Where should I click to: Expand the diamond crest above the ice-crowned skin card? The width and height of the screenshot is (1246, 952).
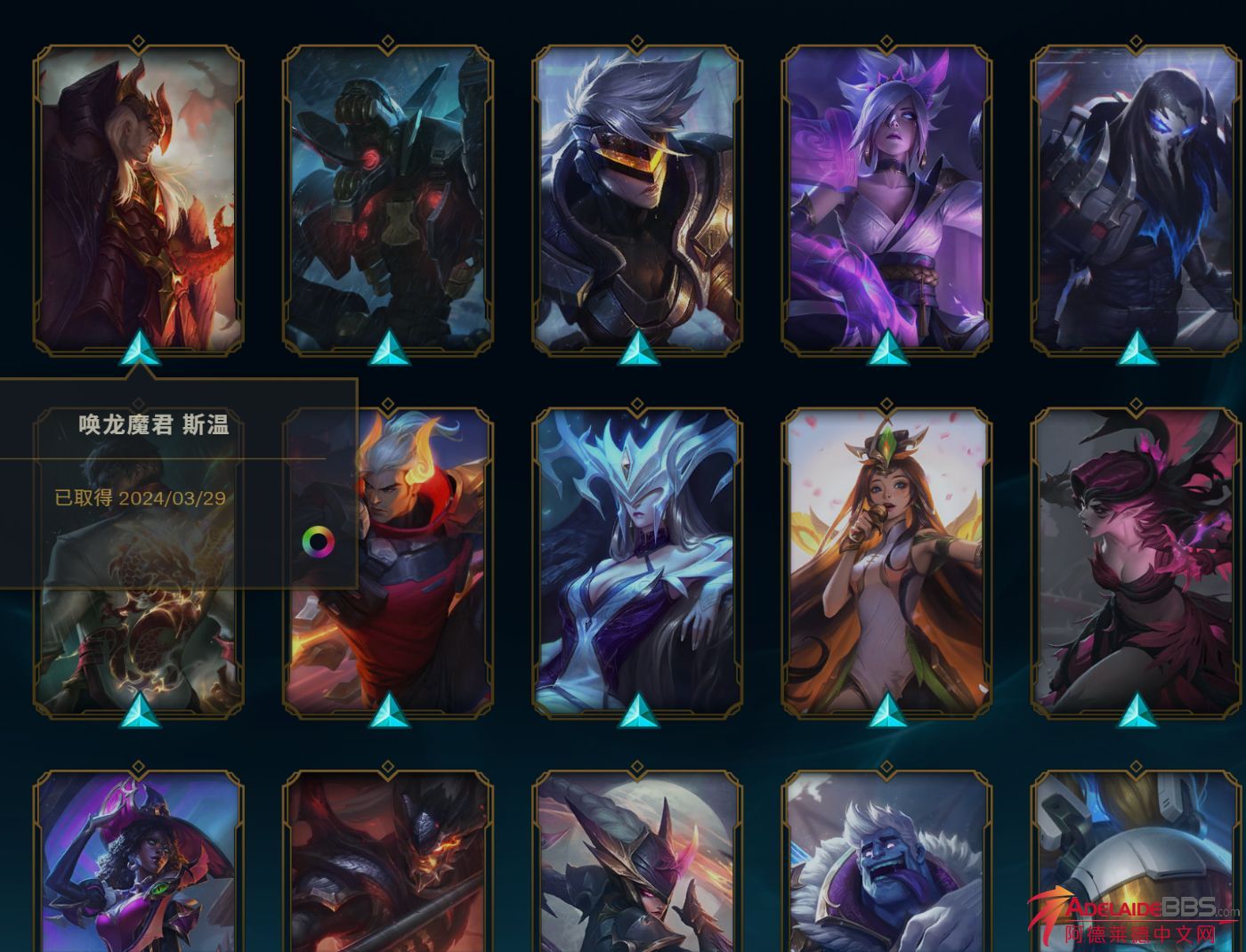pyautogui.click(x=636, y=405)
